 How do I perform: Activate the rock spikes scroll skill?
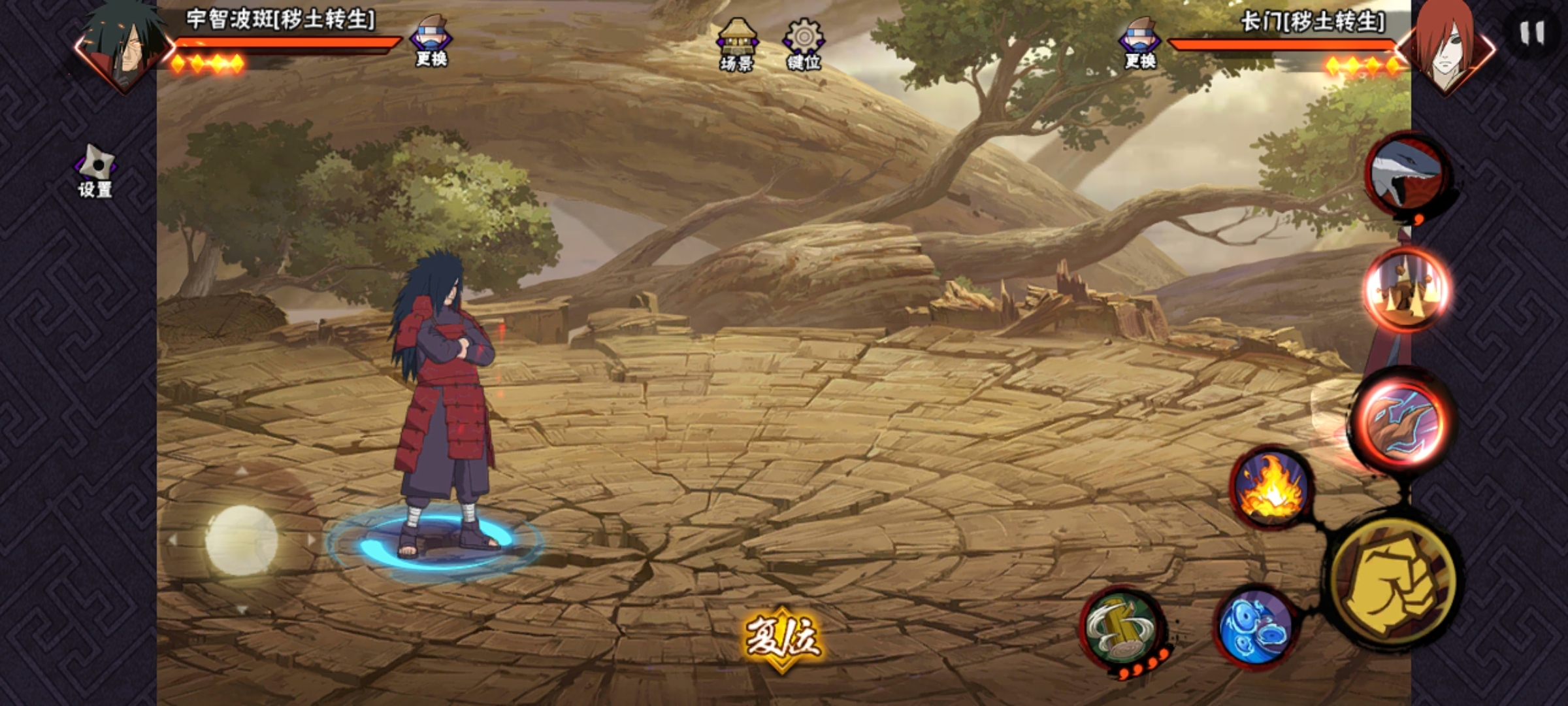[x=1407, y=289]
